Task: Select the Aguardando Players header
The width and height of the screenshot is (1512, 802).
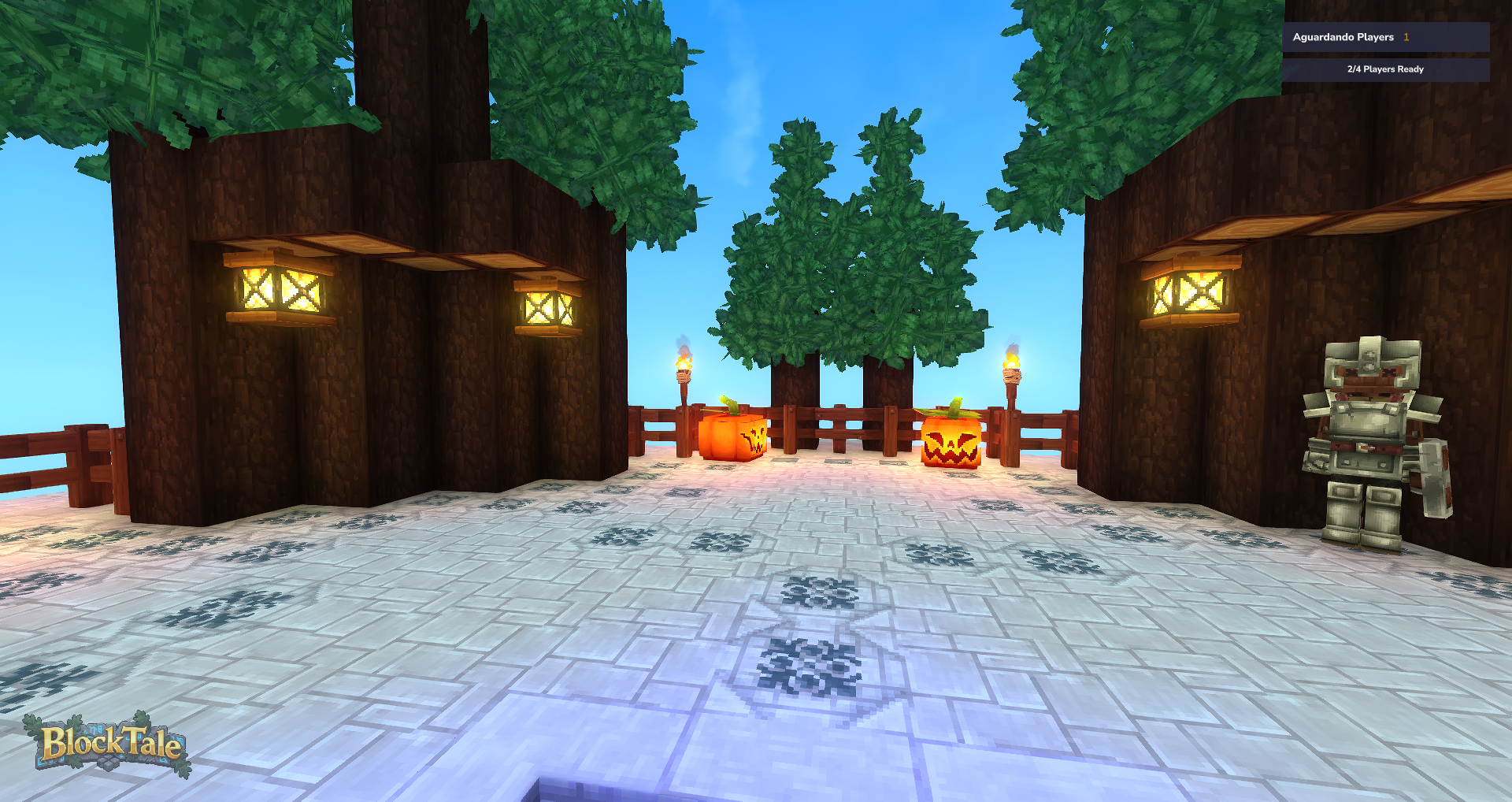Action: pos(1343,37)
